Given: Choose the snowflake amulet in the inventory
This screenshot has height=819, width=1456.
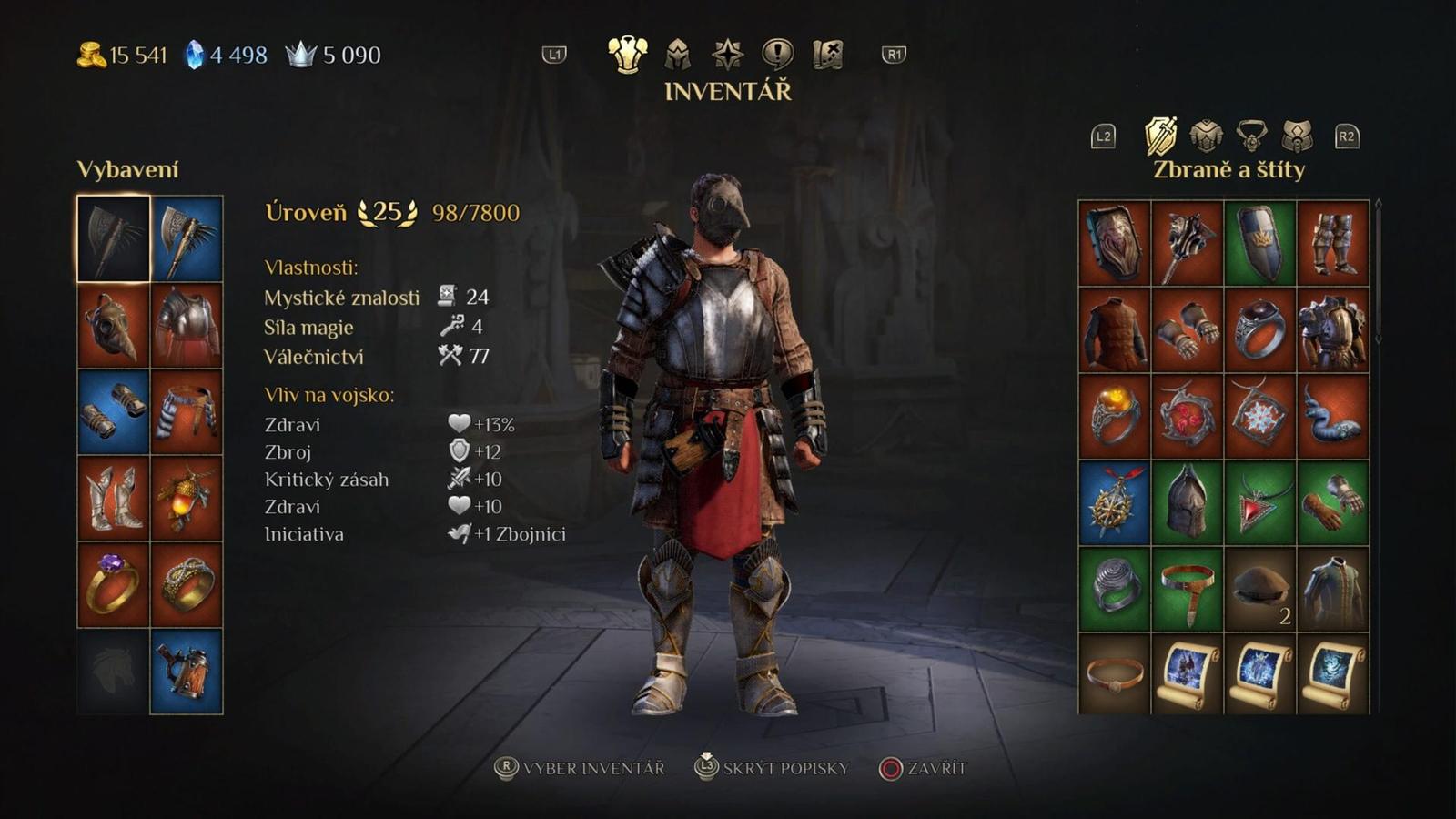Looking at the screenshot, I should 1260,416.
